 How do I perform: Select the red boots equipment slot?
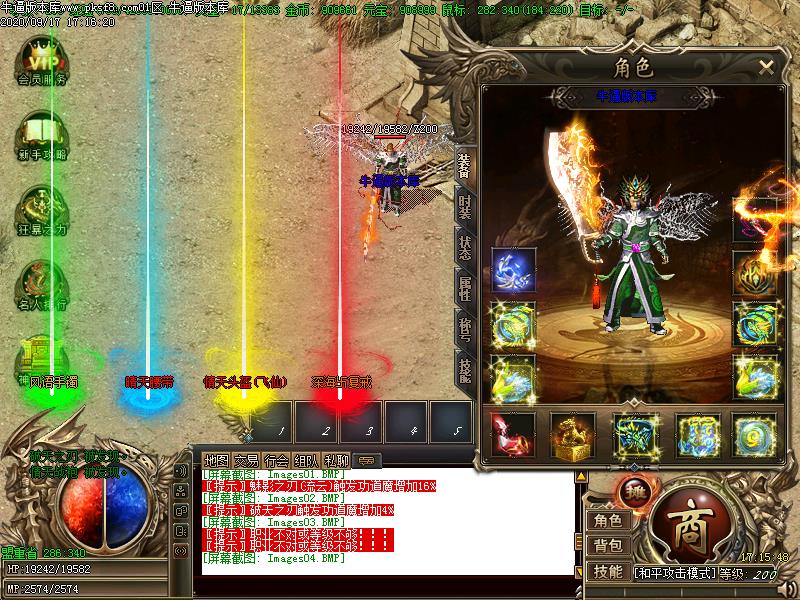[512, 434]
